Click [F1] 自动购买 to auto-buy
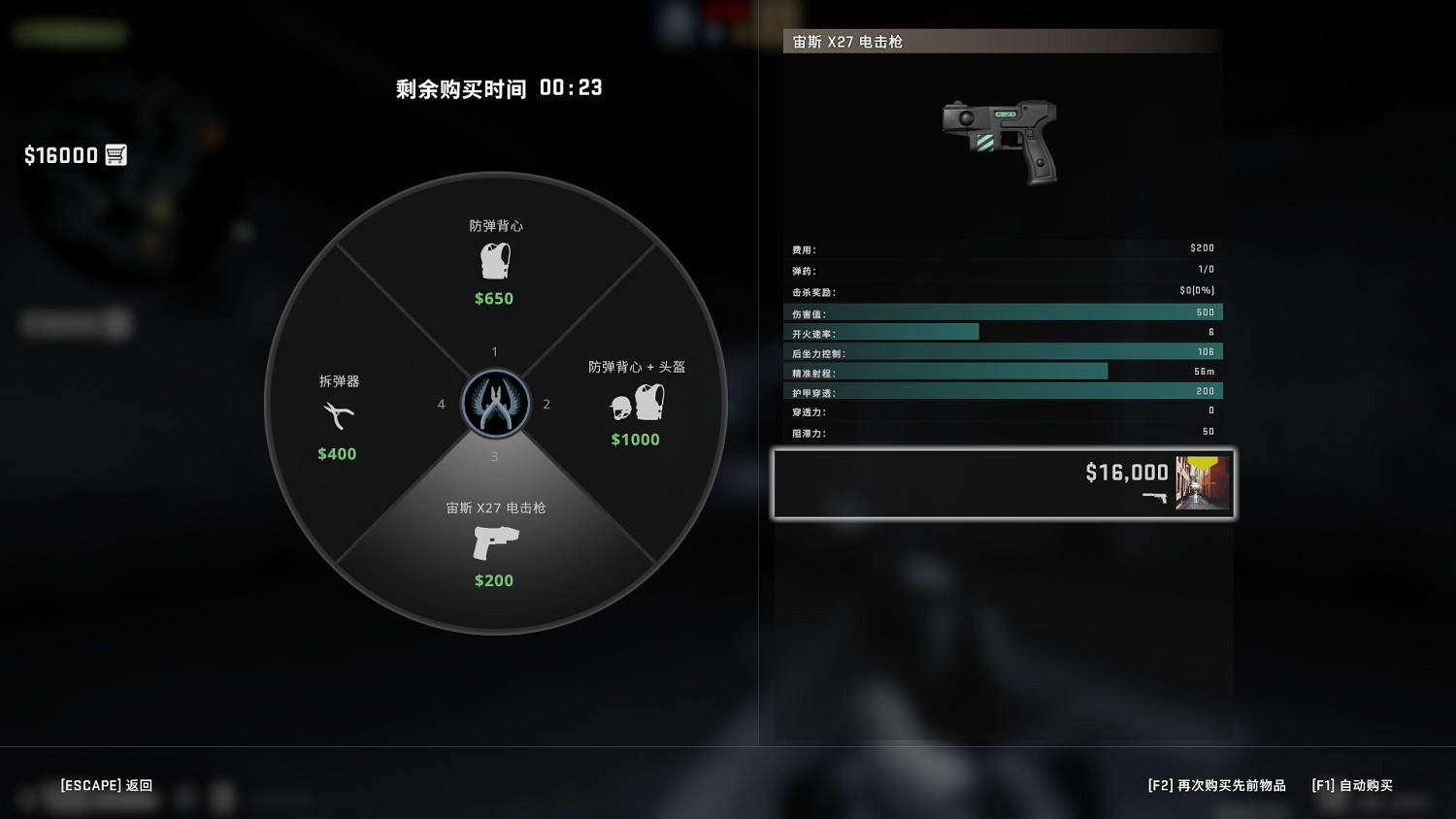 (1352, 785)
